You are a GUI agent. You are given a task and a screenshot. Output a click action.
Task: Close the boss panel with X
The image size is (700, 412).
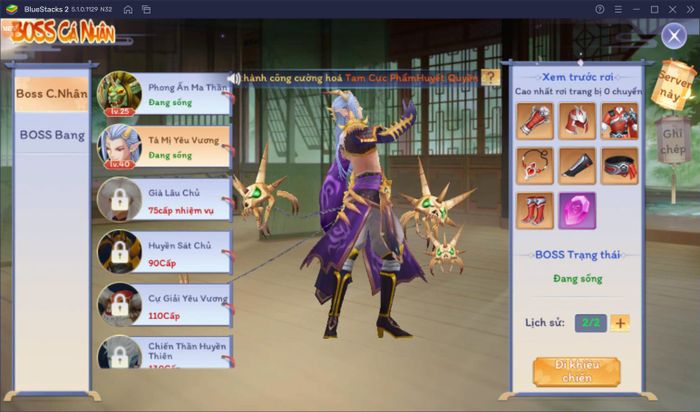[x=674, y=37]
